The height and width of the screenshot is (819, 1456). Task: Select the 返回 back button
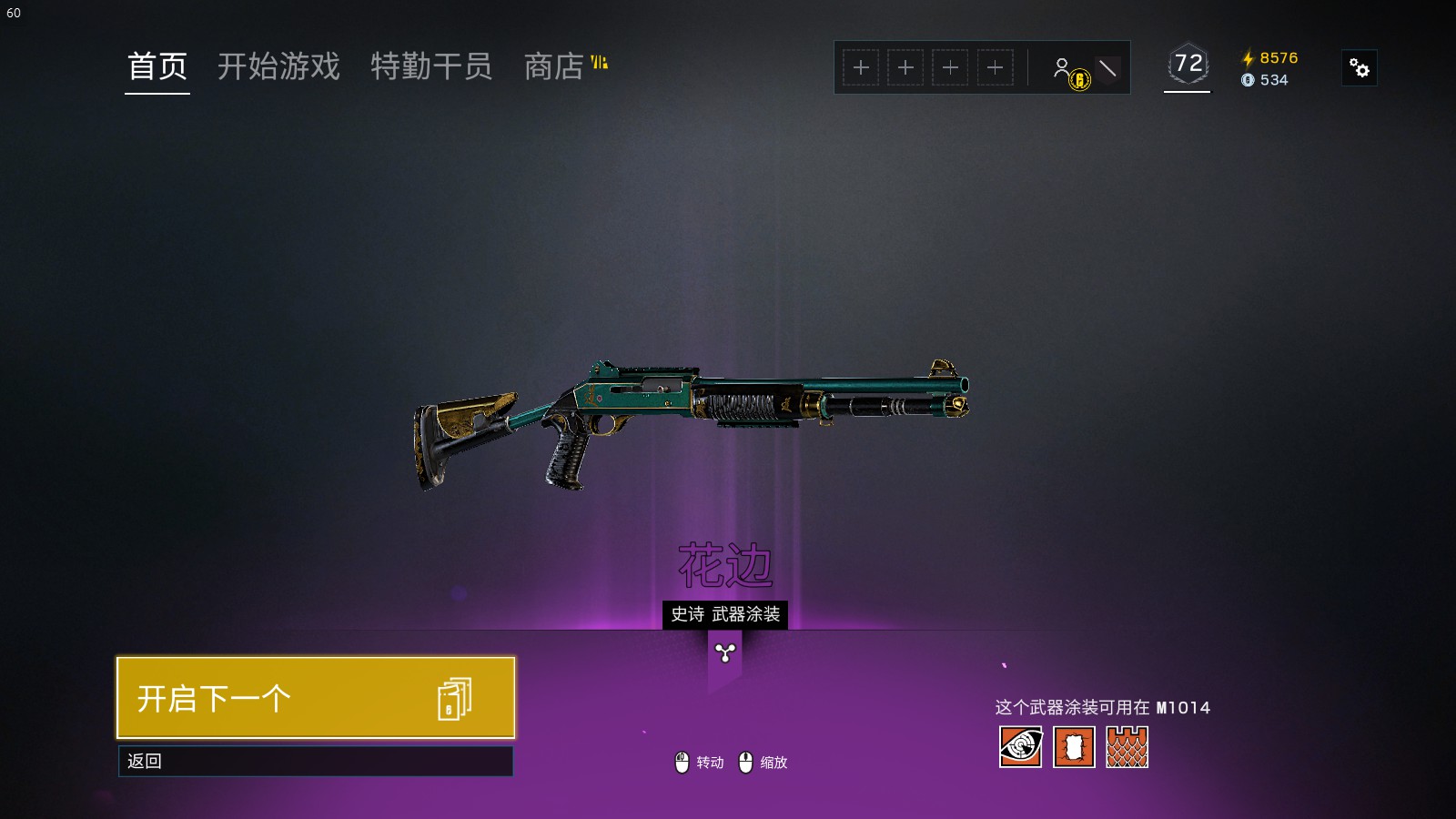[316, 761]
